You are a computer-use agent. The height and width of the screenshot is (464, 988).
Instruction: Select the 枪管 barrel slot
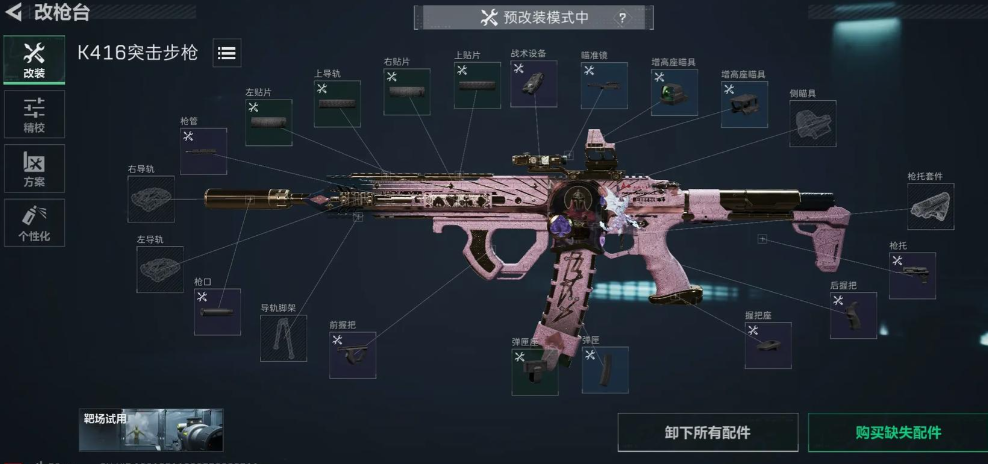203,151
